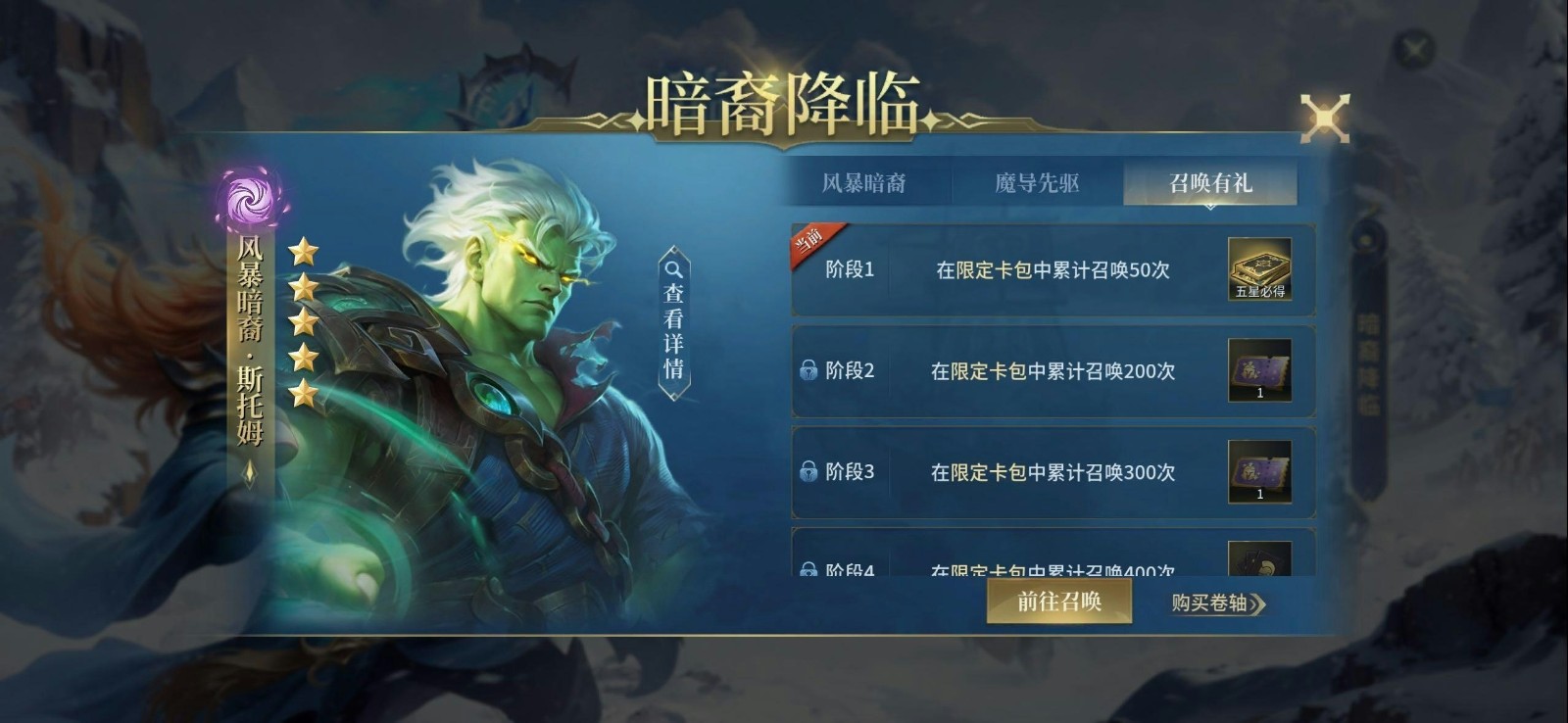Click the lock icon on 阶段2
The height and width of the screenshot is (723, 1568).
point(810,371)
